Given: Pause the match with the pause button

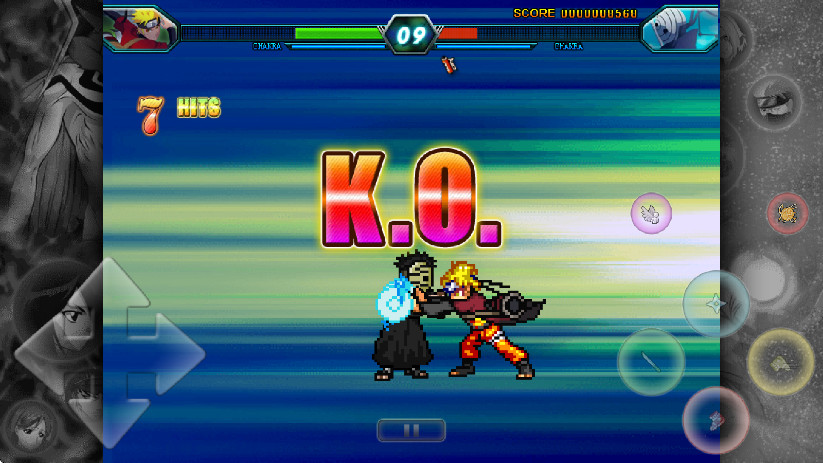Looking at the screenshot, I should pyautogui.click(x=411, y=430).
